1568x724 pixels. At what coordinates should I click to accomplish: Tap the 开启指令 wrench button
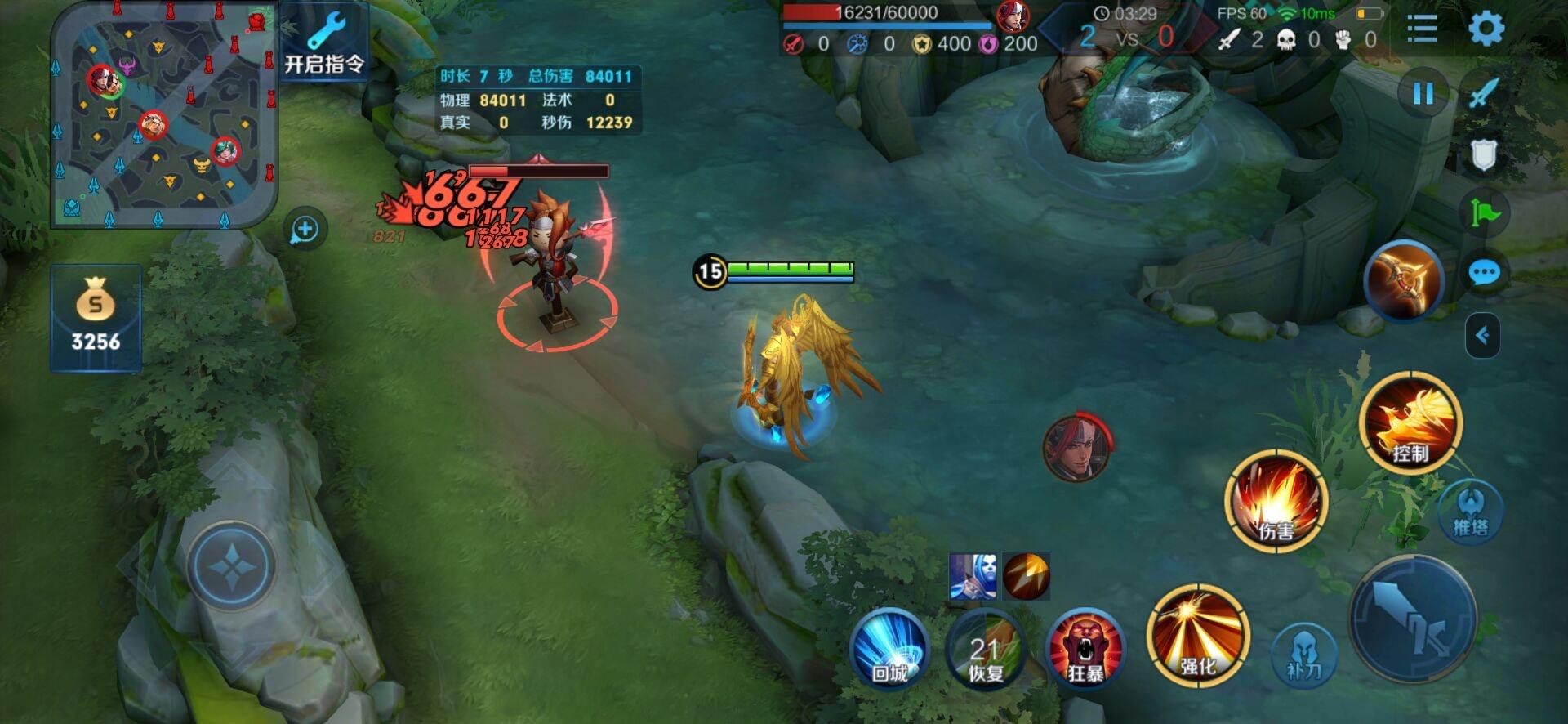pos(325,42)
